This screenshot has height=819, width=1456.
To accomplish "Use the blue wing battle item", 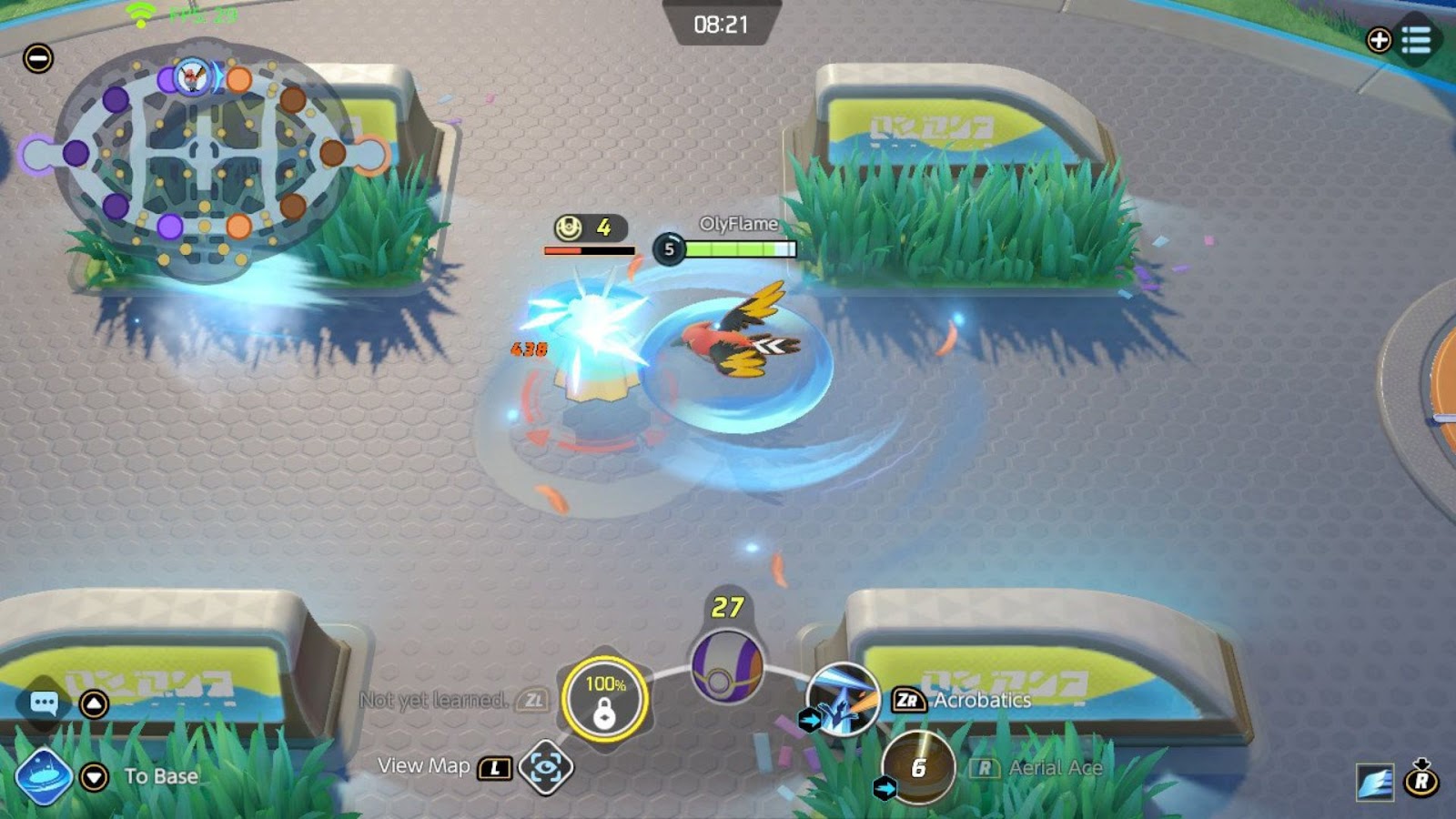I will click(x=1374, y=782).
